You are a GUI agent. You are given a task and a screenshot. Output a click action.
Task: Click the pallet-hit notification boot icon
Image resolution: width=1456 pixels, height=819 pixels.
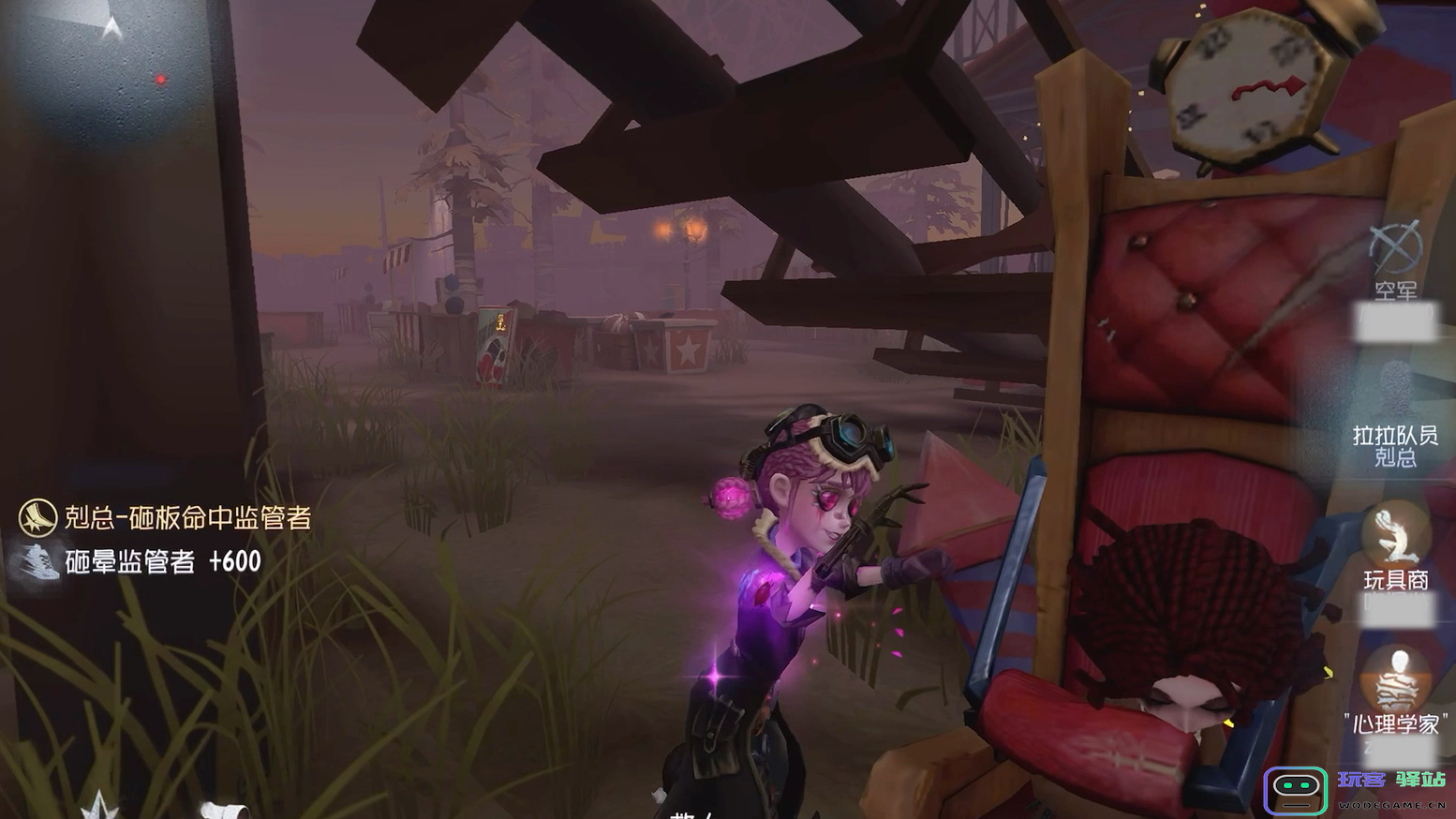37,517
